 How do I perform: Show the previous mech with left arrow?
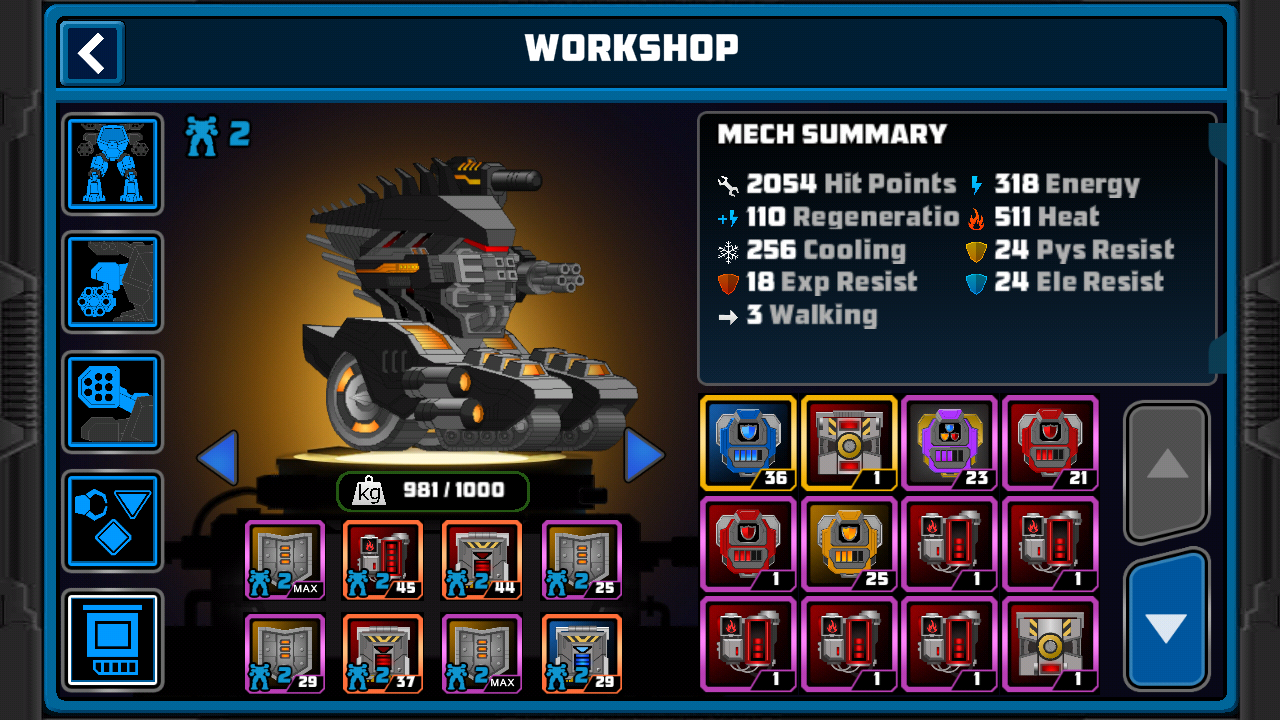tap(217, 458)
